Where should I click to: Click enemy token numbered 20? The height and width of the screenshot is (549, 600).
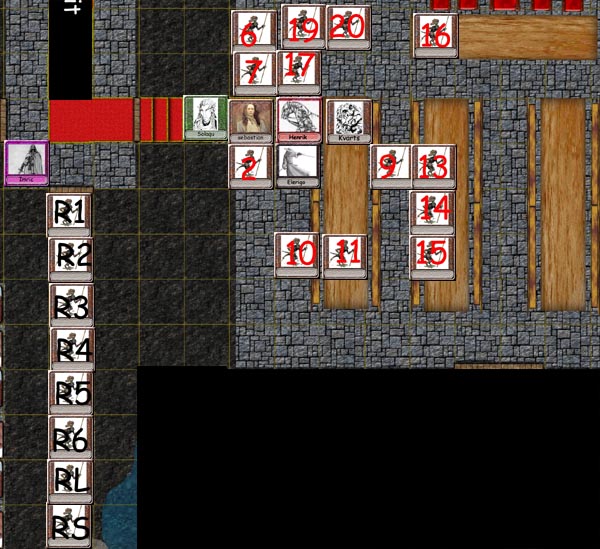348,27
